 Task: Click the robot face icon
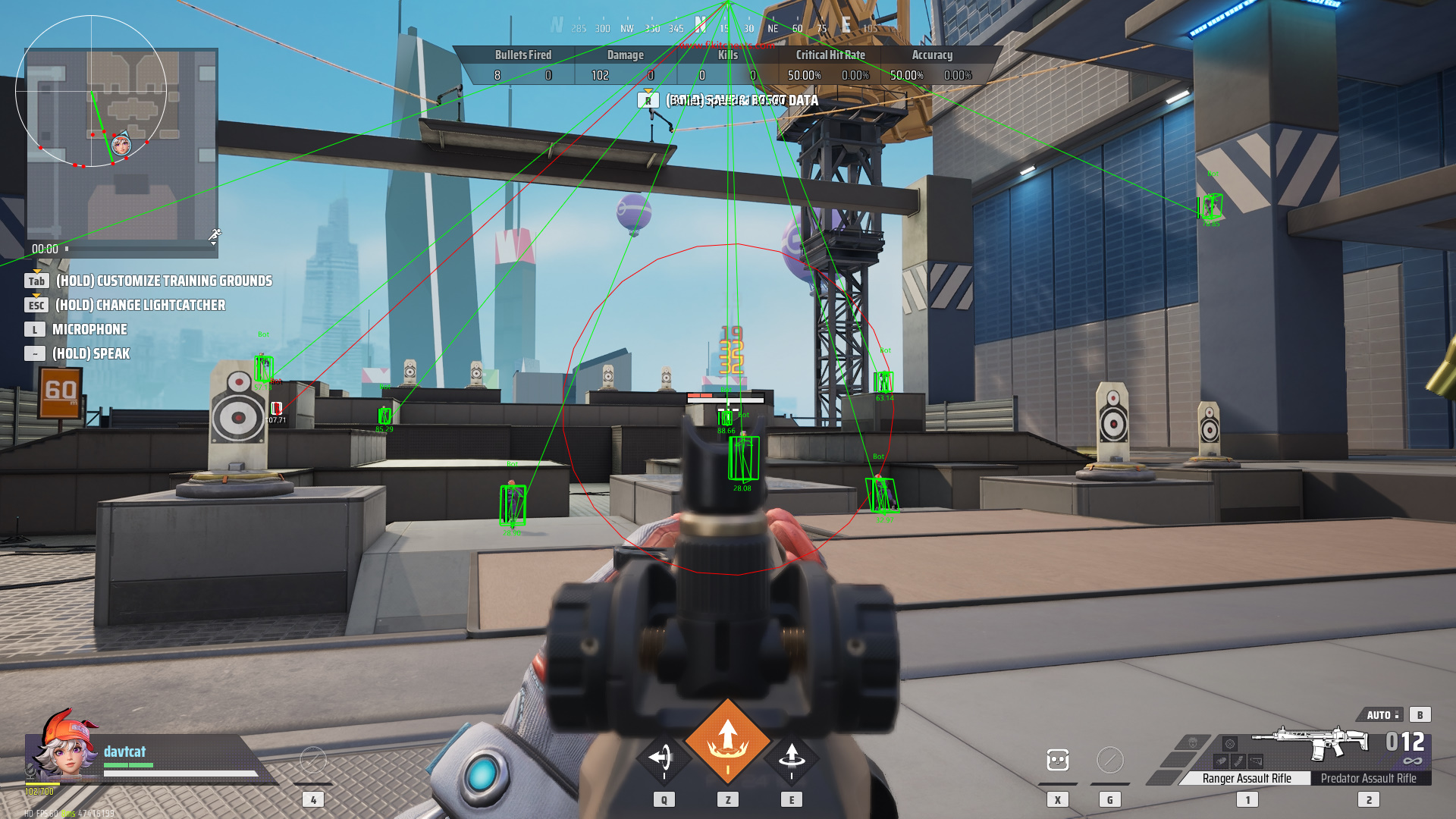pos(1057,760)
